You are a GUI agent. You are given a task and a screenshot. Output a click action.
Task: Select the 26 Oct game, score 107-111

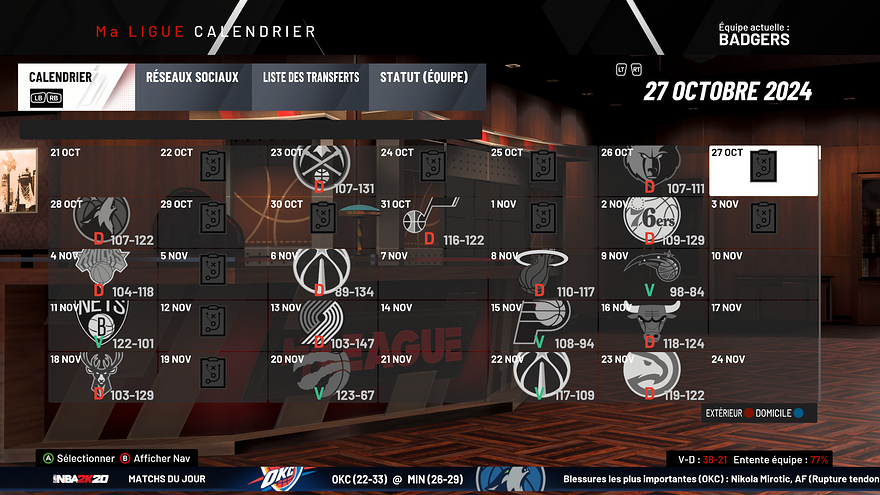pyautogui.click(x=653, y=170)
